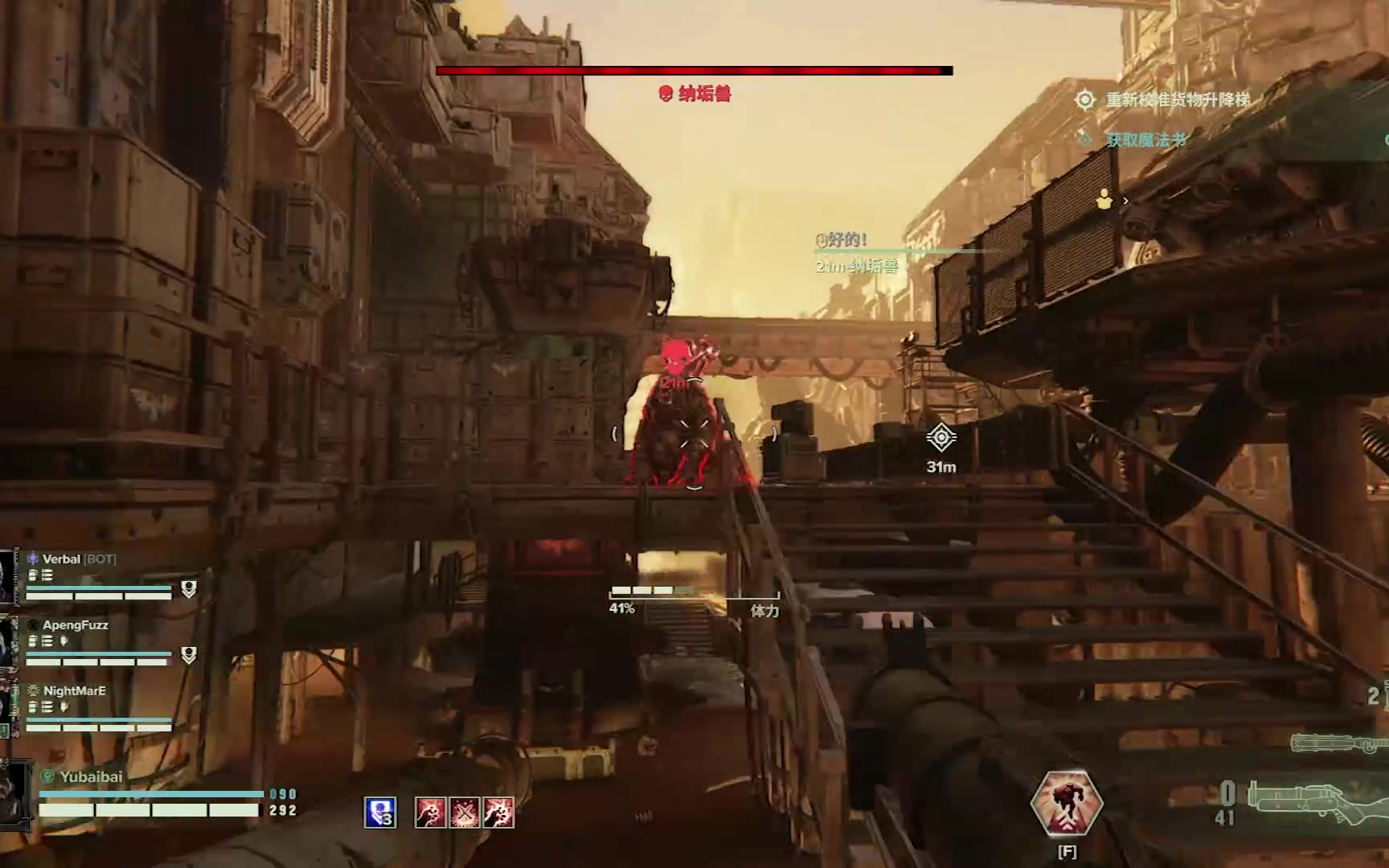The image size is (1389, 868).
Task: Select the 获取魔法书 side objective
Action: point(1145,140)
